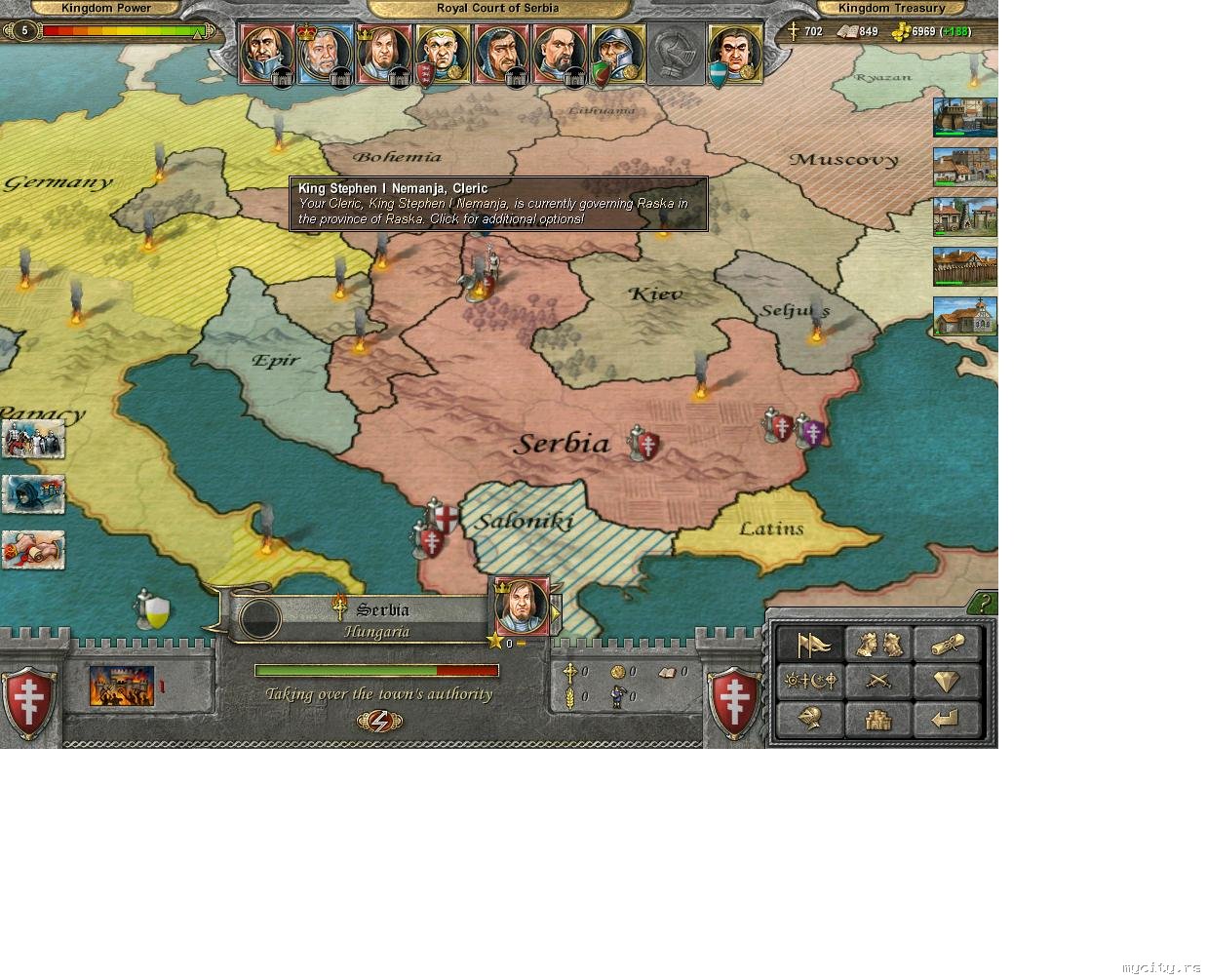Image resolution: width=1208 pixels, height=980 pixels.
Task: Click the empty knight helmet court slot
Action: pos(675,54)
